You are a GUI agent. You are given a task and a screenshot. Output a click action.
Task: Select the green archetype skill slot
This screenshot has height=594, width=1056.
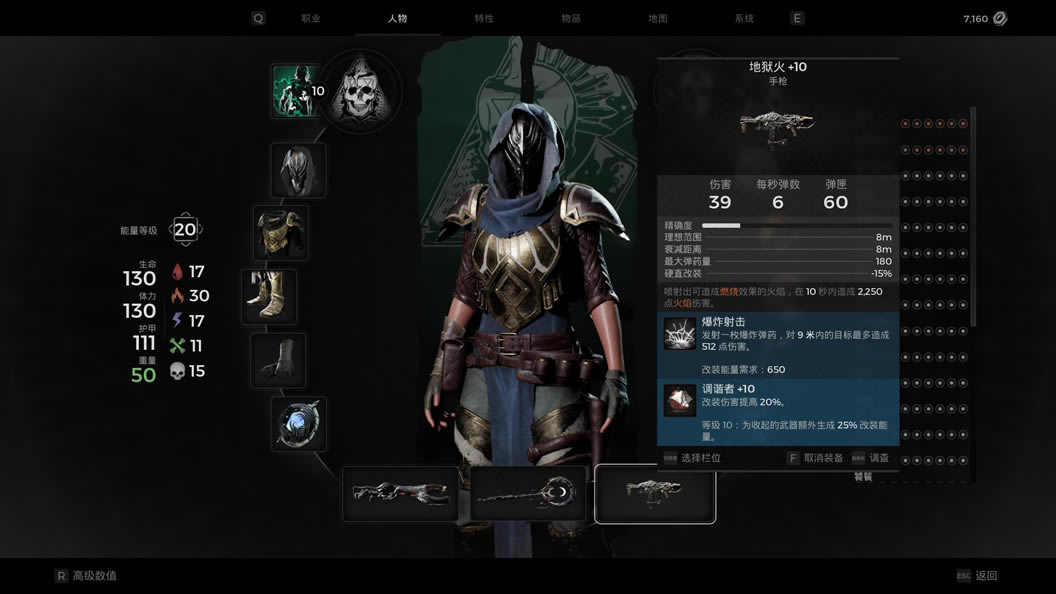tap(297, 91)
